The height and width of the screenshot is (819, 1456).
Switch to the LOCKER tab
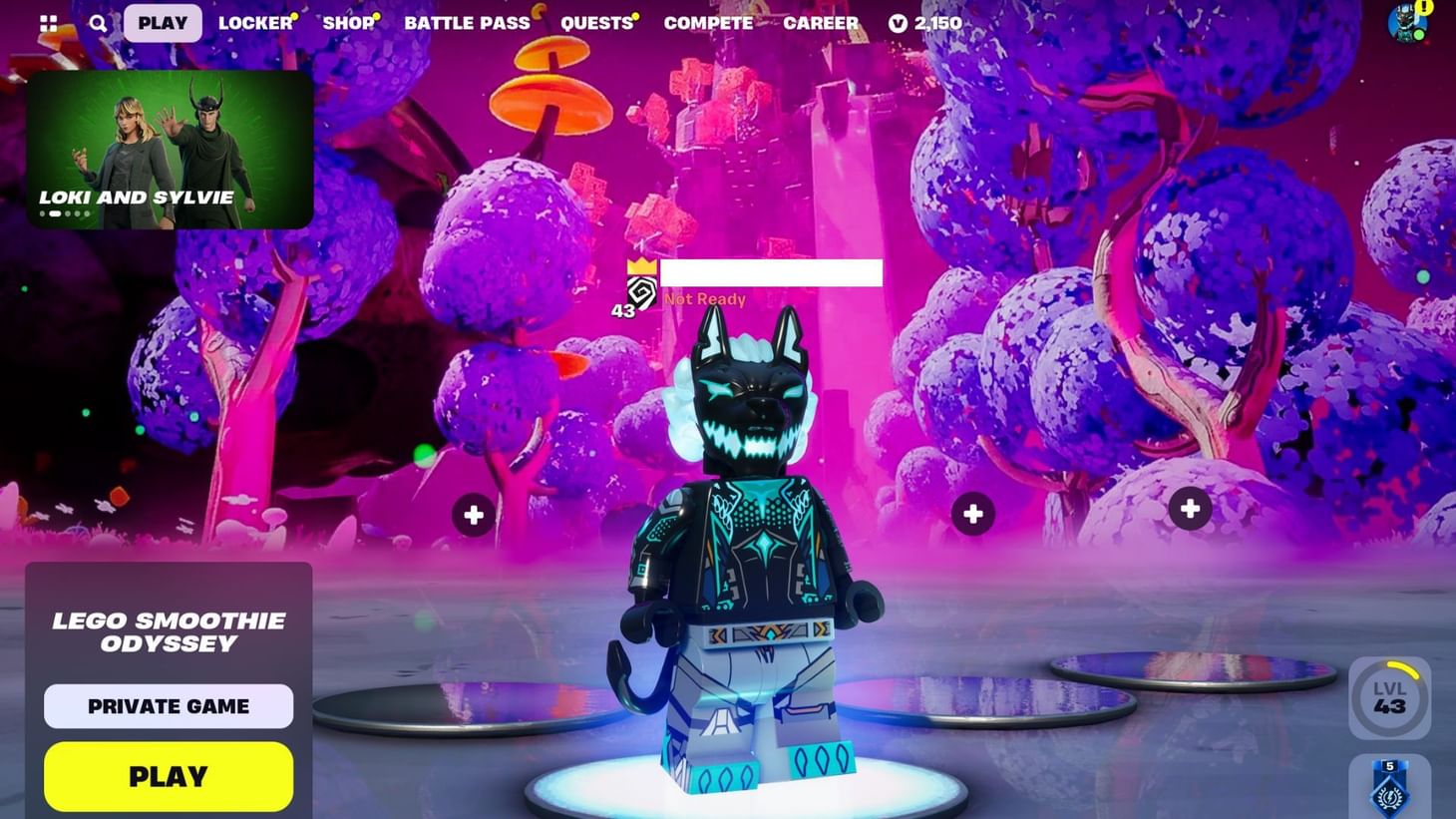pos(255,22)
